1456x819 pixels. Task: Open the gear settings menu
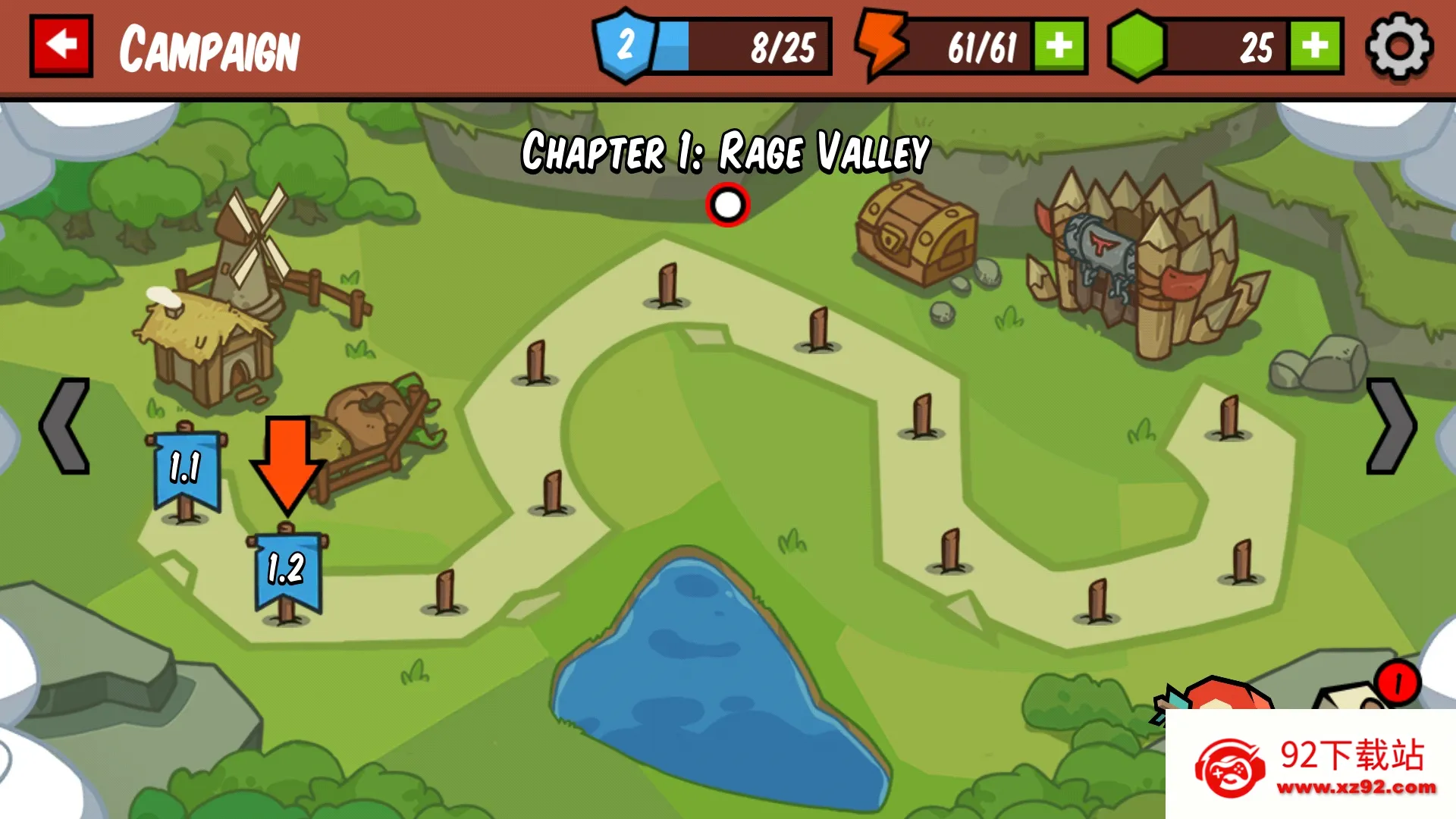coord(1399,46)
